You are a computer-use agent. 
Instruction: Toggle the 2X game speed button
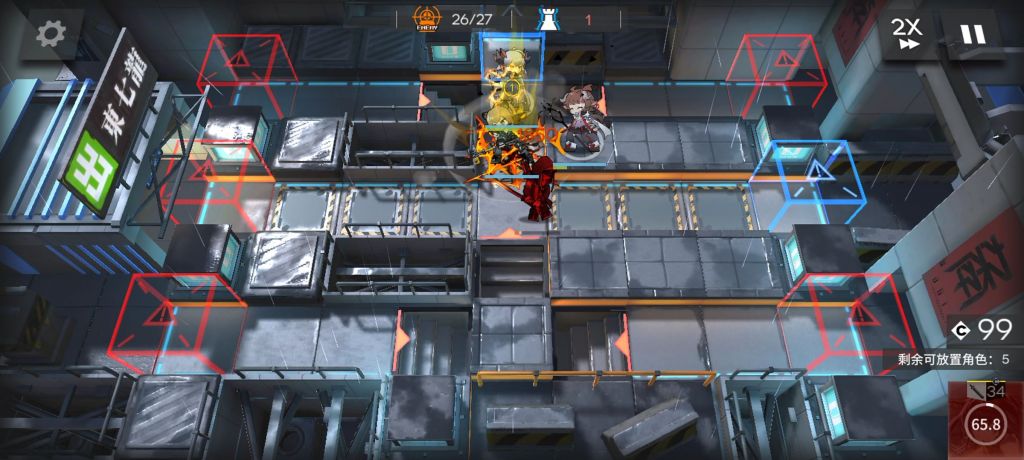pyautogui.click(x=909, y=34)
